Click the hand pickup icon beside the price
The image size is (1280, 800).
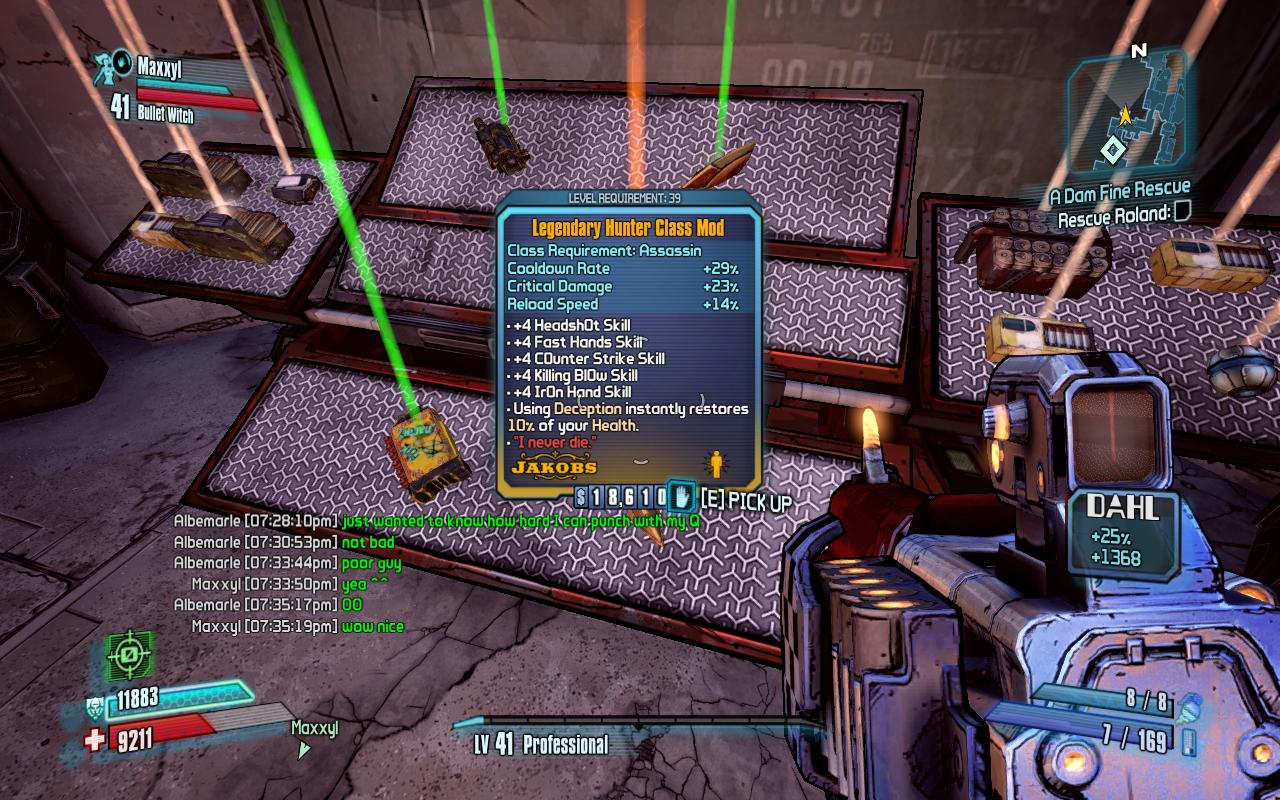pos(681,497)
